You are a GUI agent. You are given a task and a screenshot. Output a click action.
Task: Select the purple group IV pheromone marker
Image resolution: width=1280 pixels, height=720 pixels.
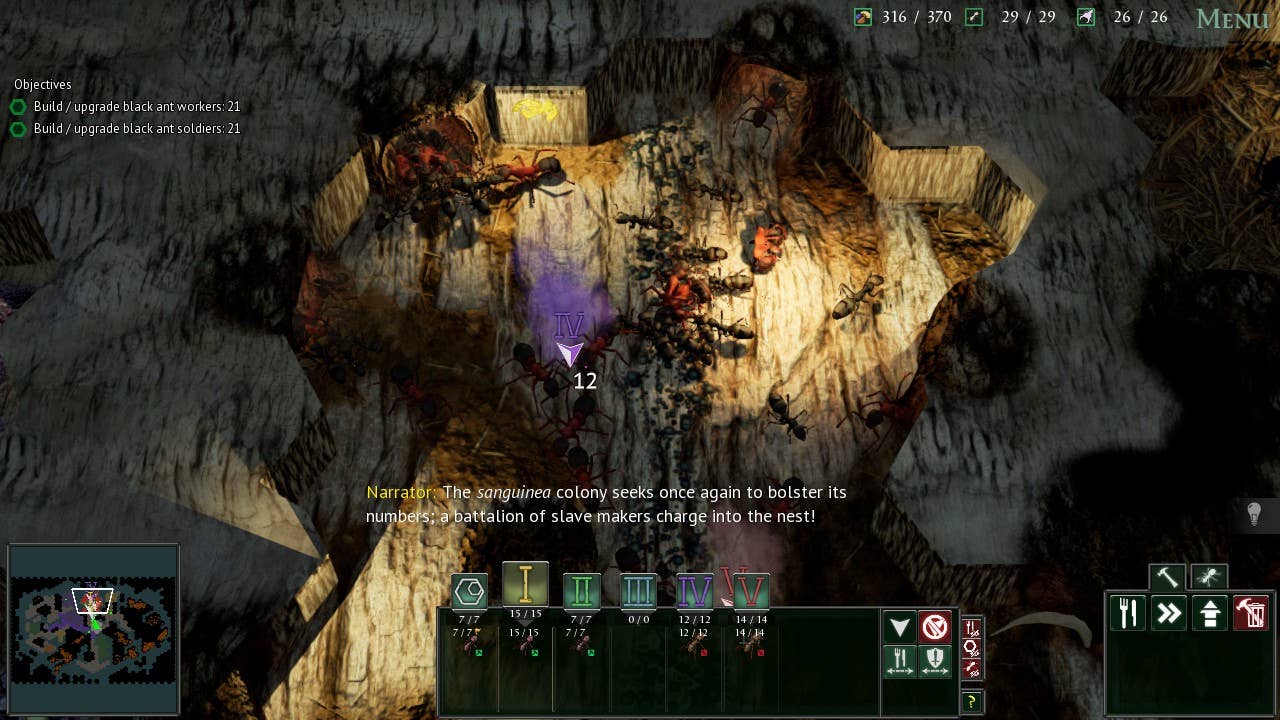coord(694,591)
